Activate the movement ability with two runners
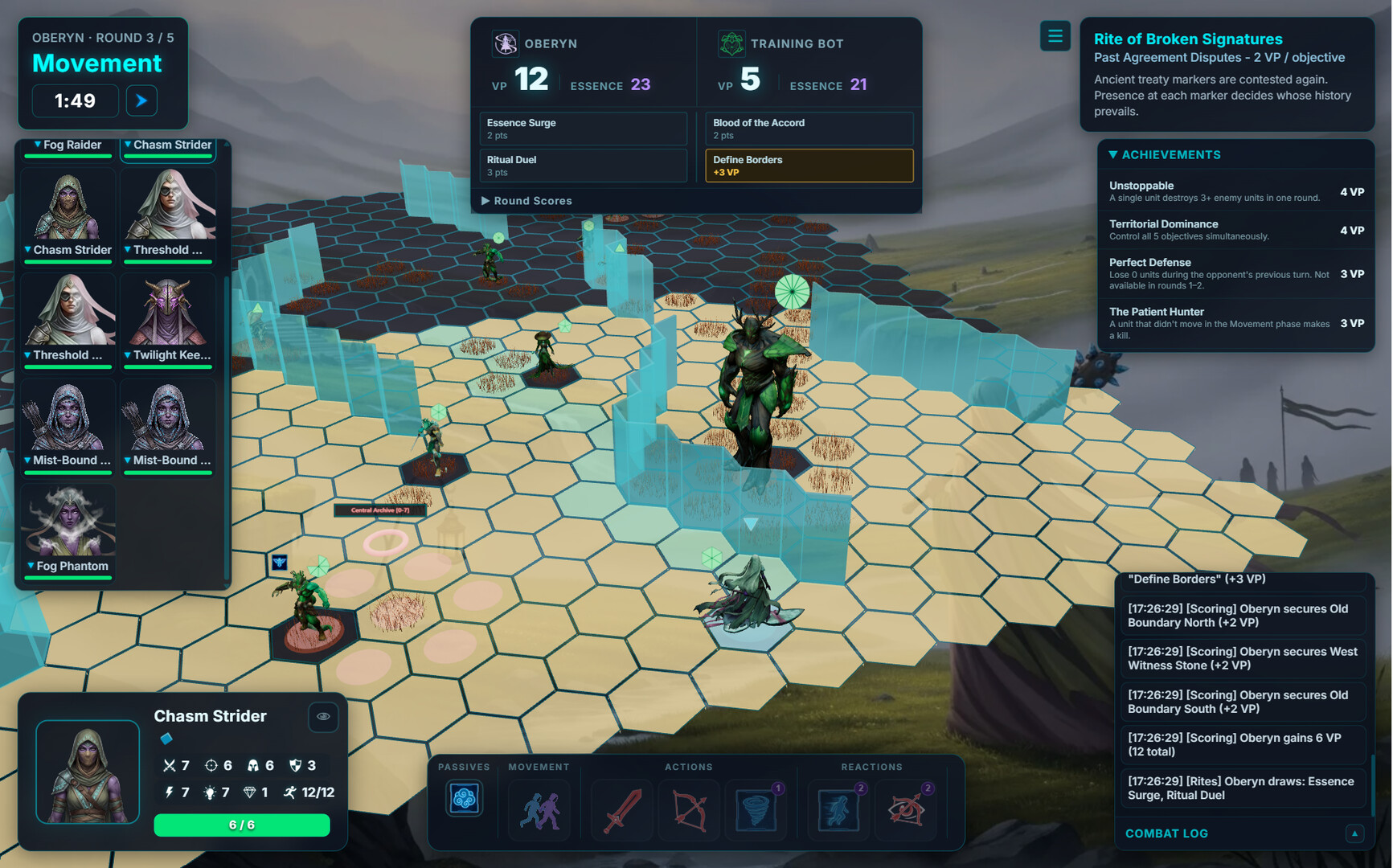Image resolution: width=1393 pixels, height=868 pixels. click(x=539, y=810)
